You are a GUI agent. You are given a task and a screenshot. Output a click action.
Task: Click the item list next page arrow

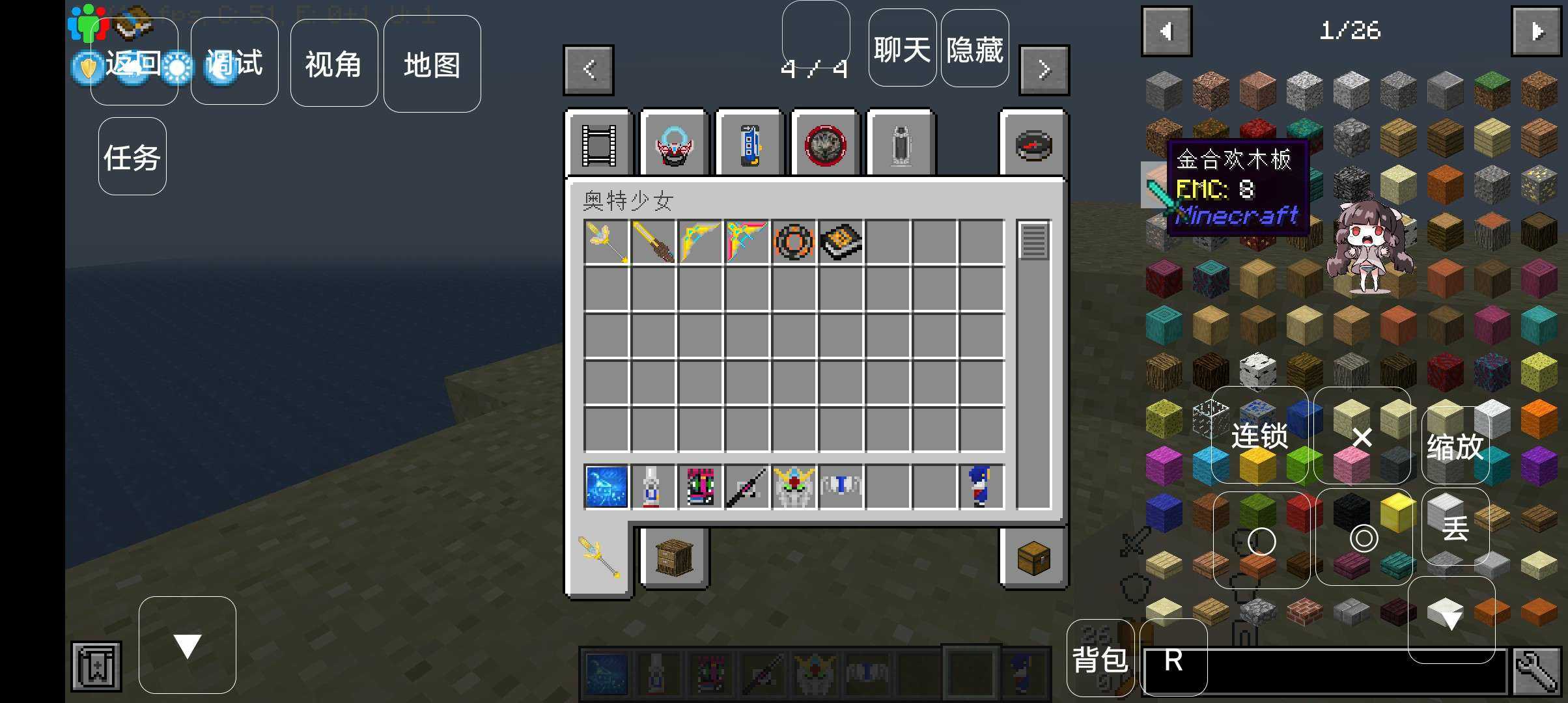(x=1536, y=31)
